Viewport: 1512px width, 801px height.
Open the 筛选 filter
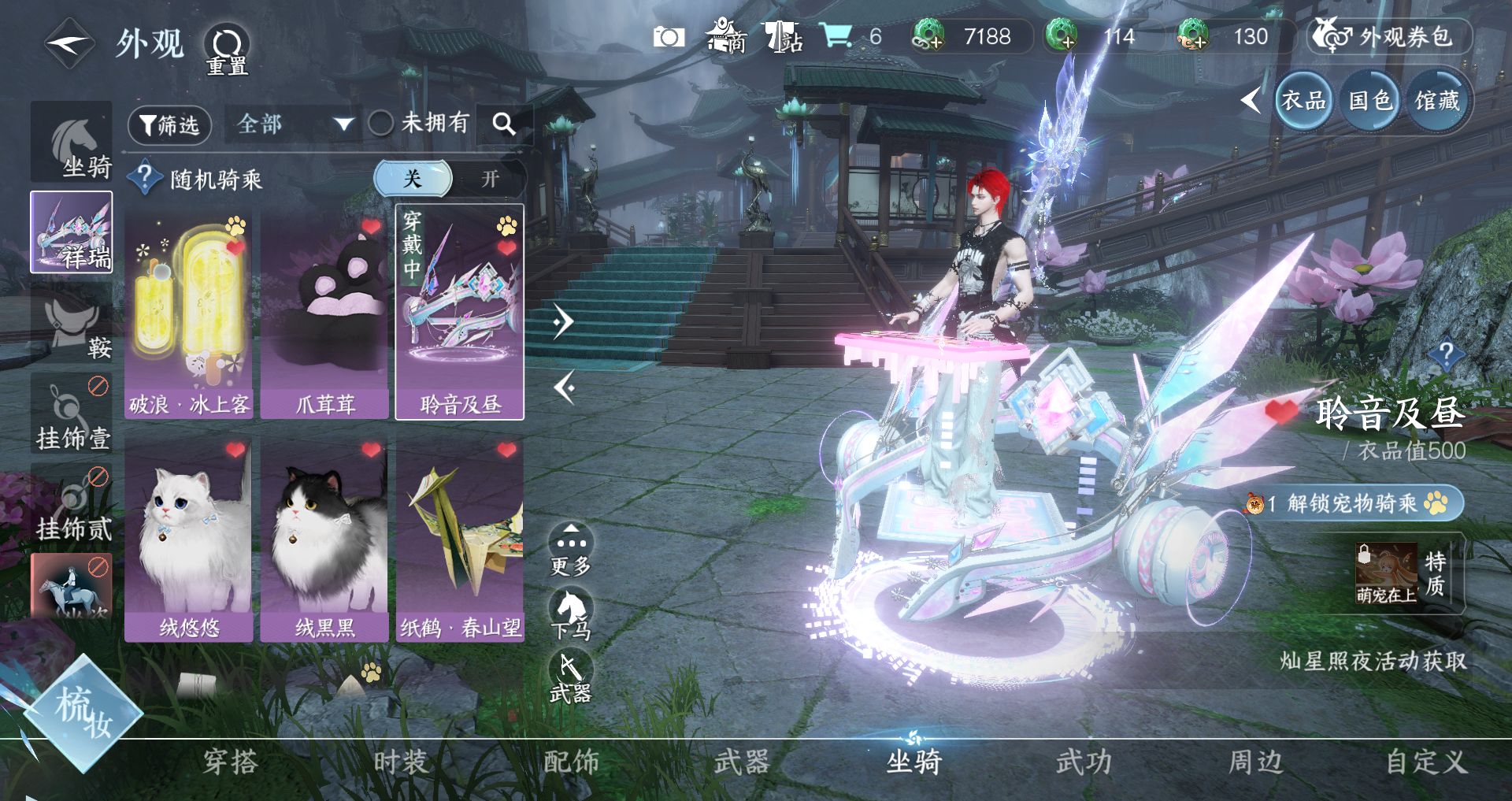click(169, 125)
